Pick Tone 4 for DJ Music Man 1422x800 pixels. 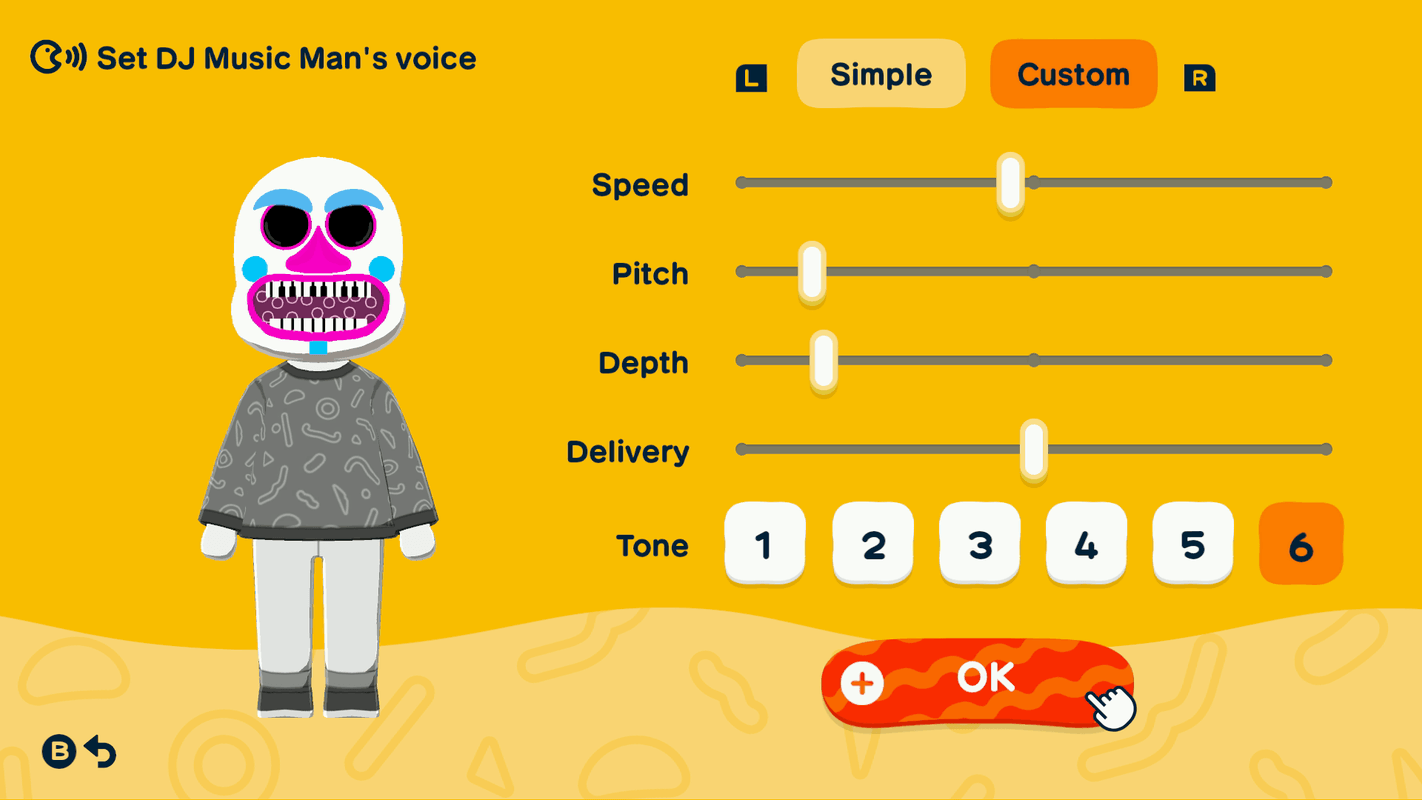(x=1086, y=545)
